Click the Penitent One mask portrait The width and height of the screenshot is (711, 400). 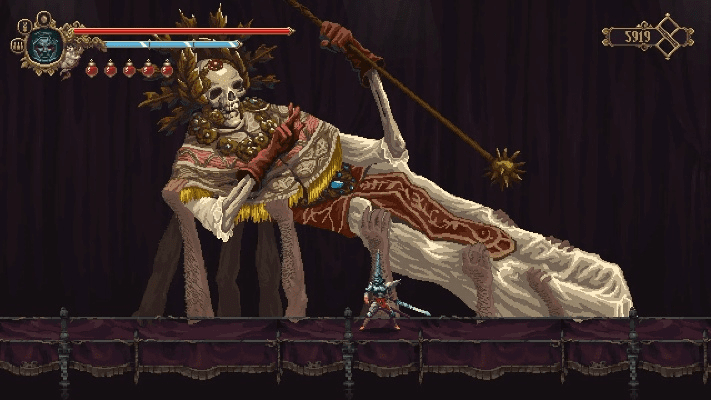45,44
